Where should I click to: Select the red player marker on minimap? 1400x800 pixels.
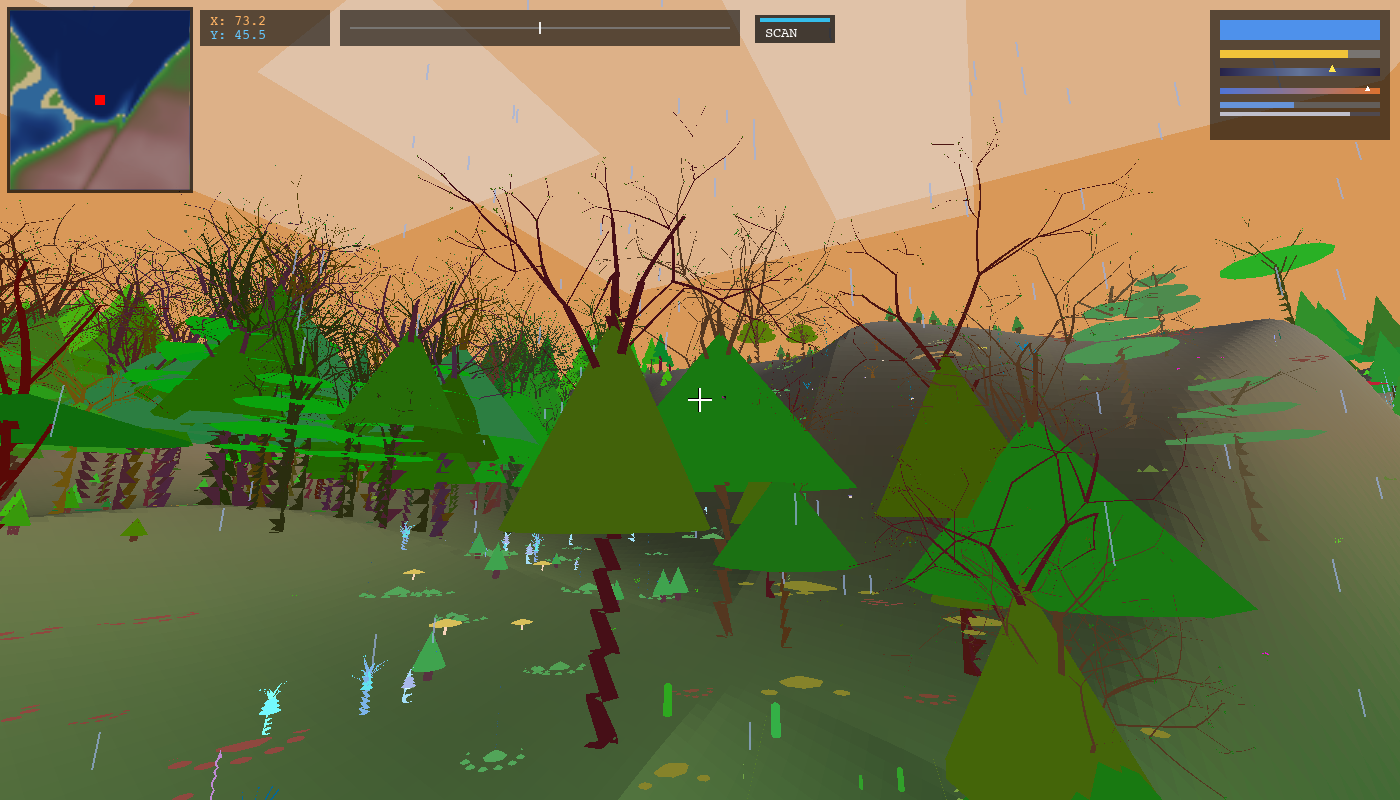pyautogui.click(x=100, y=100)
